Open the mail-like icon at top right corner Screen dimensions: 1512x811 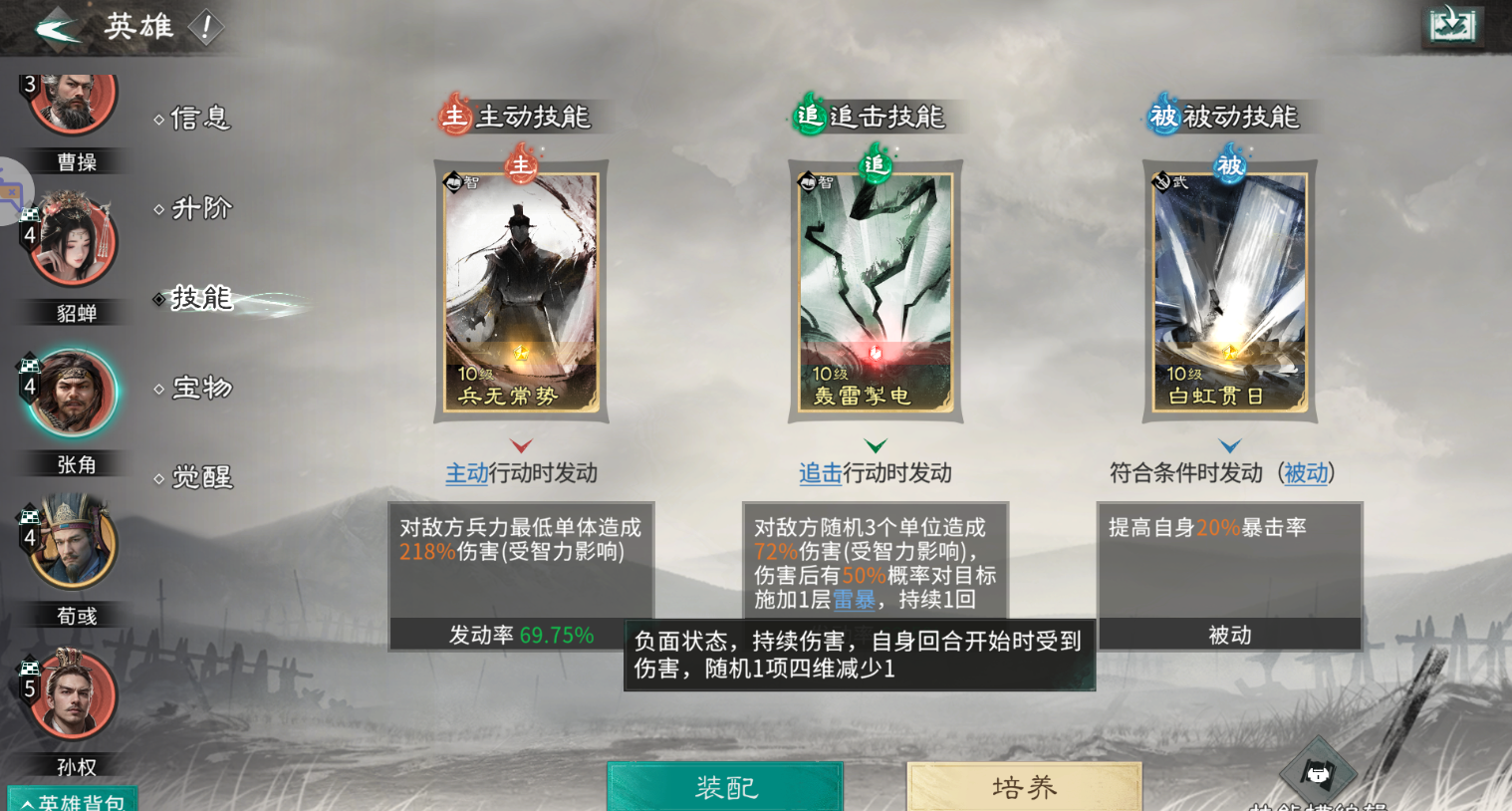(x=1452, y=26)
